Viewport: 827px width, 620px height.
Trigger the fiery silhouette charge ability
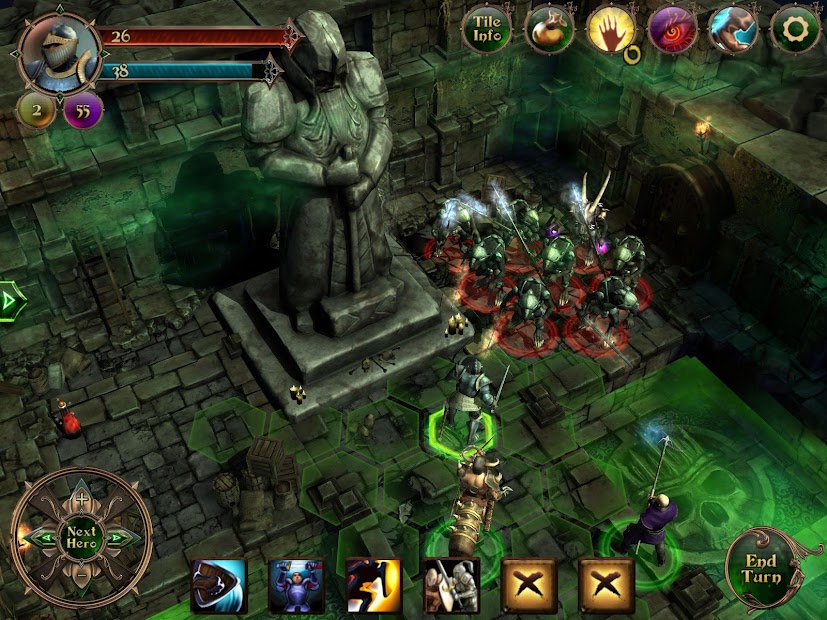374,585
